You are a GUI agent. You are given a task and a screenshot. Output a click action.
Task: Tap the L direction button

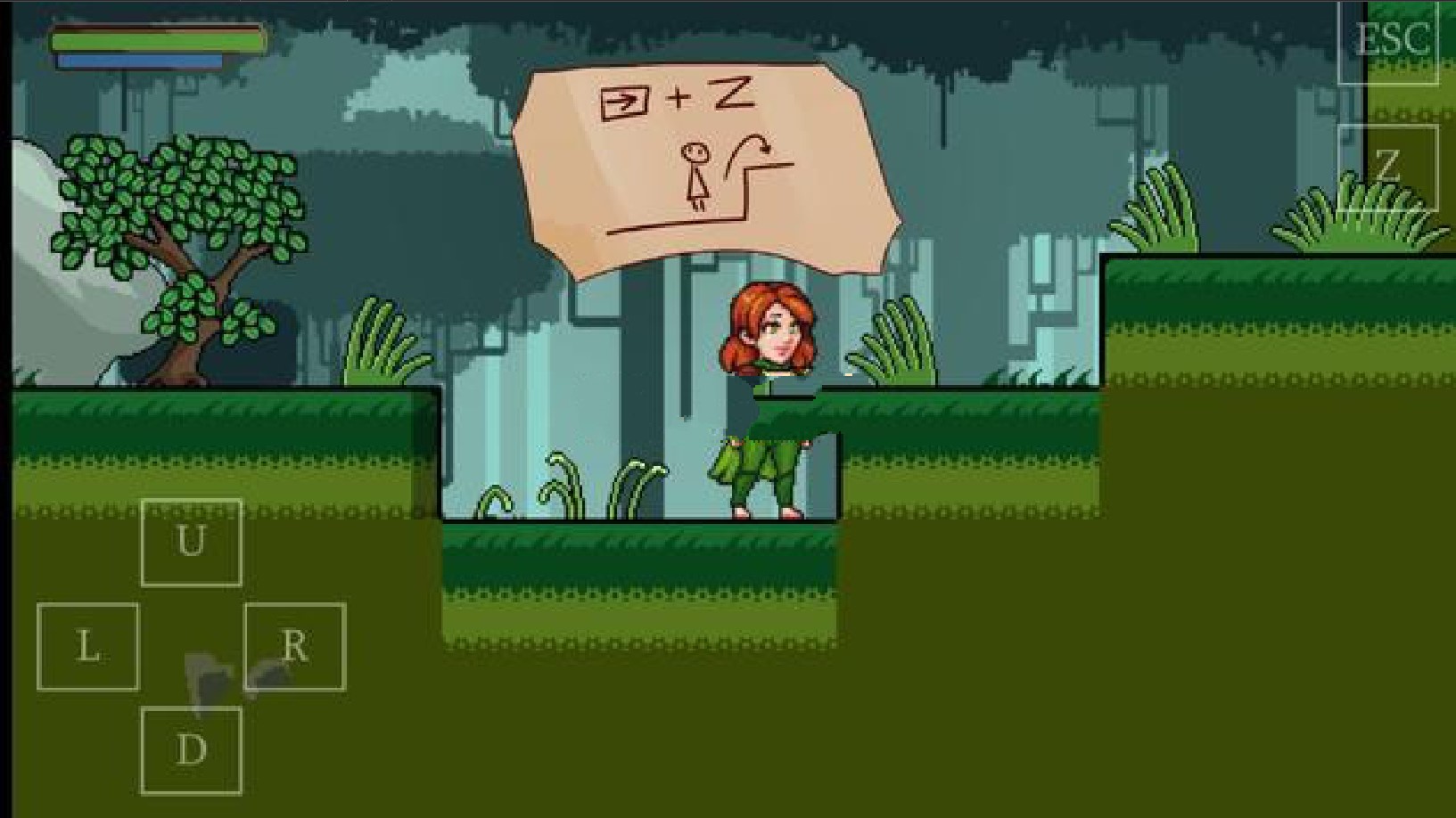tap(87, 646)
